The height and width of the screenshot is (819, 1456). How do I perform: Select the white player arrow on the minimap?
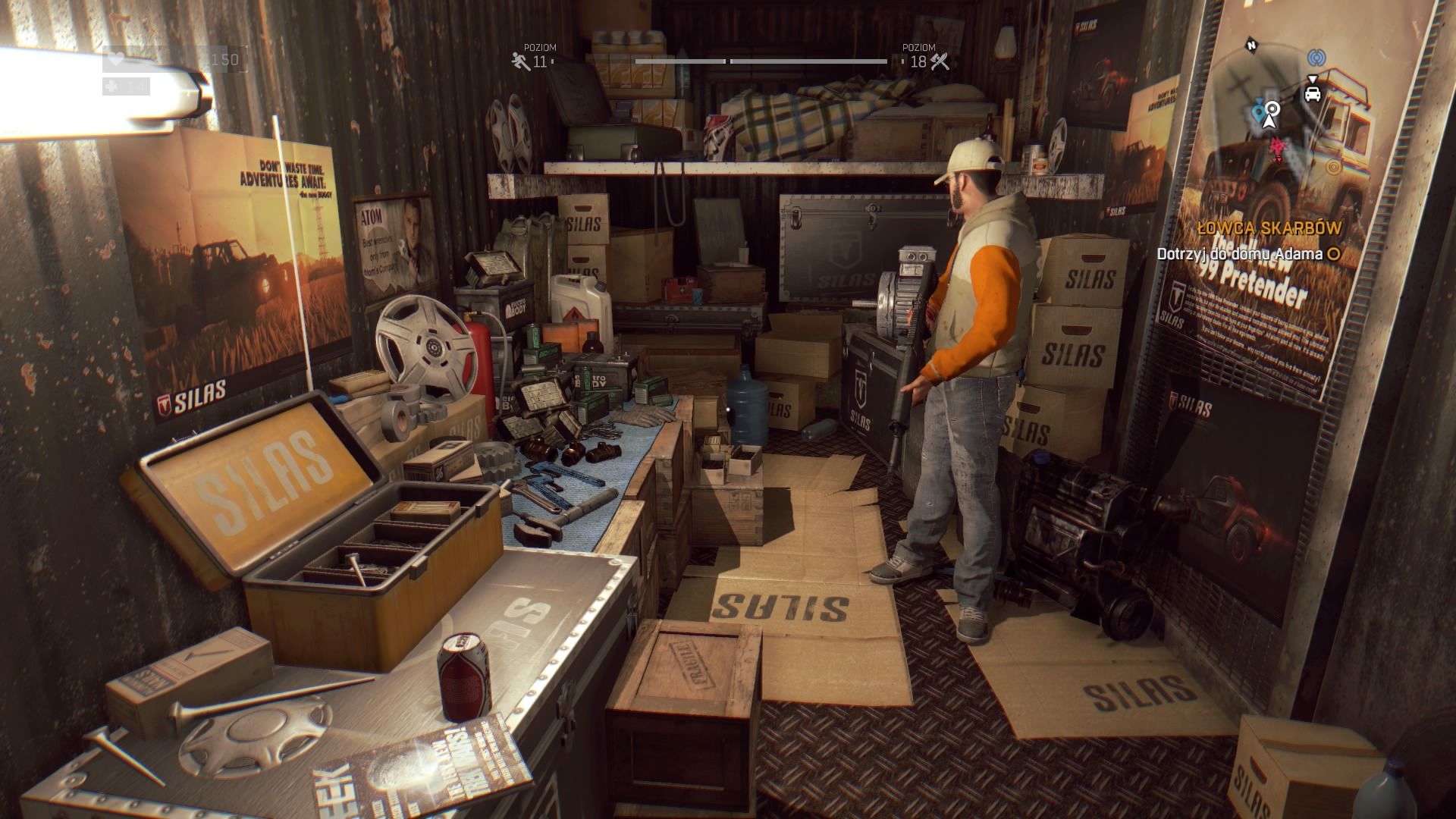[1269, 124]
